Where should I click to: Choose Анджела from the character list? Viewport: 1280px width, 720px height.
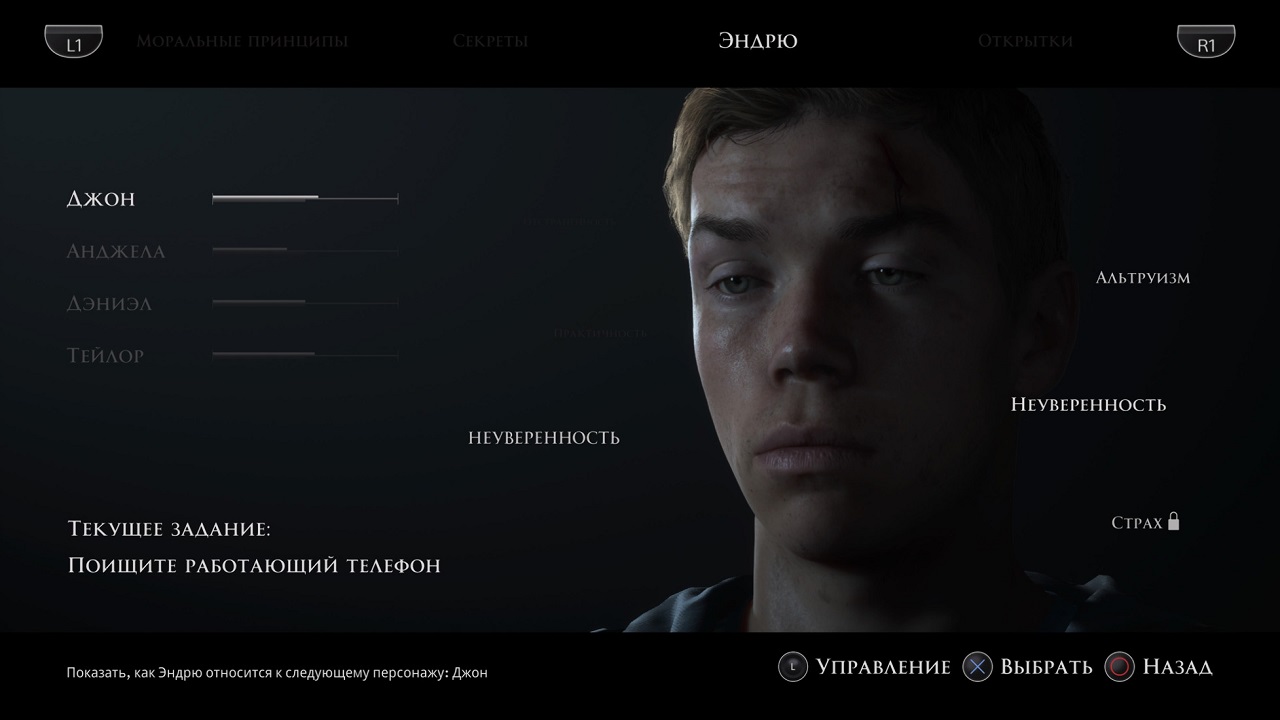[116, 251]
